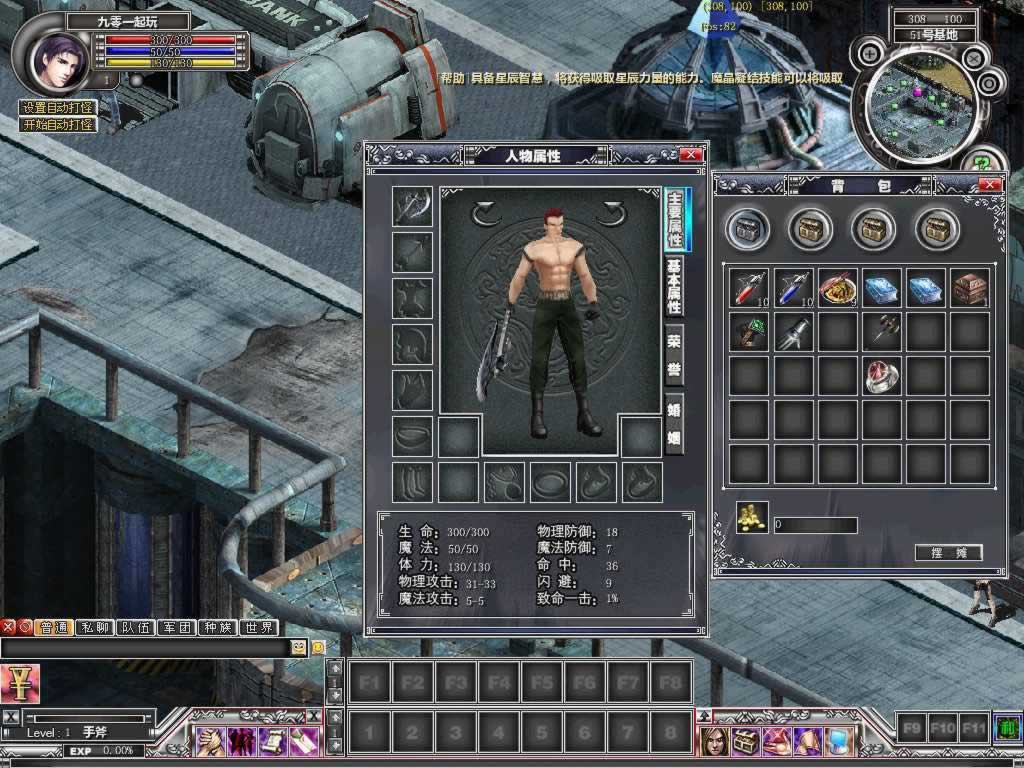This screenshot has width=1024, height=768.
Task: Close the character attributes window
Action: pos(690,155)
